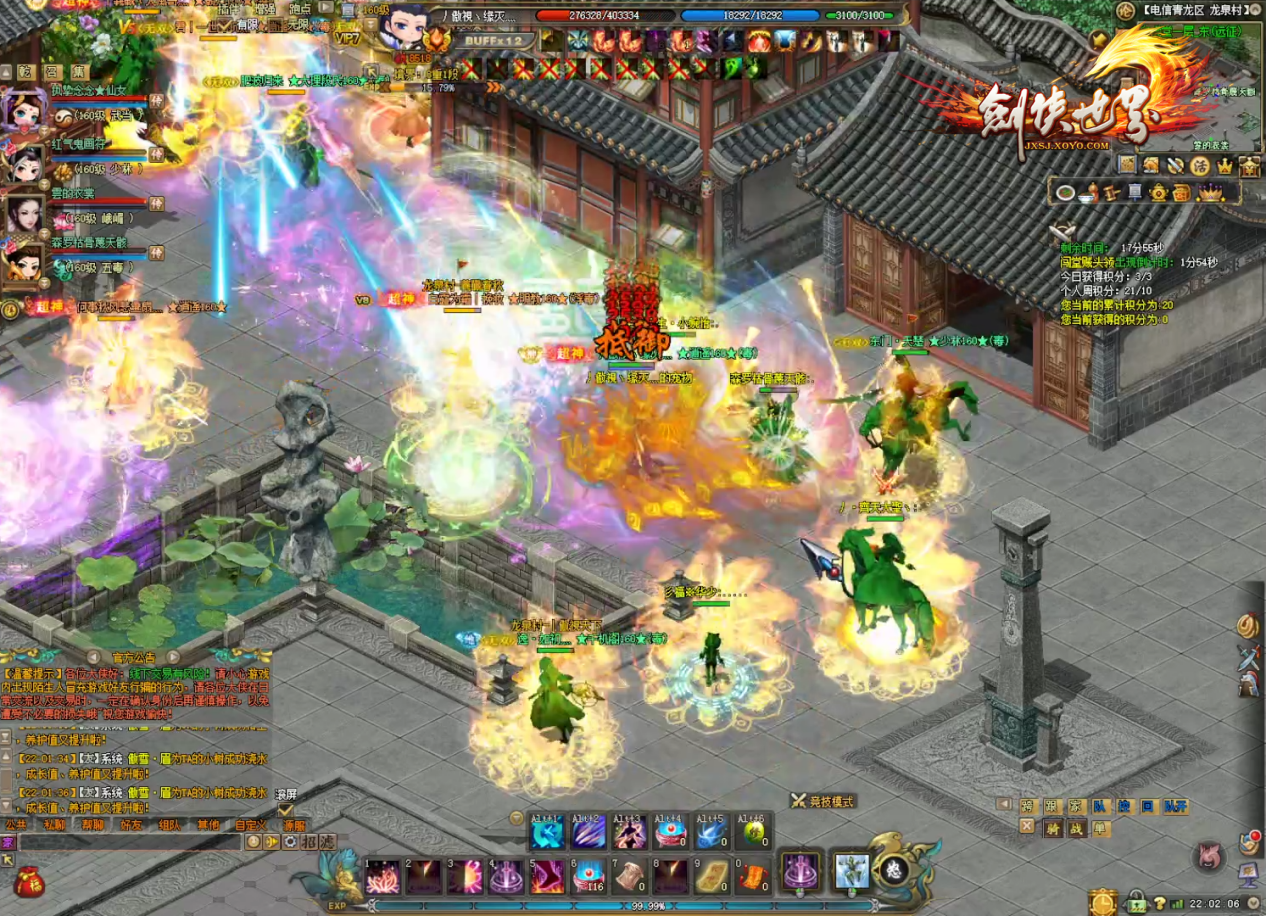Click the 骑 mount quick button

coord(1052,827)
